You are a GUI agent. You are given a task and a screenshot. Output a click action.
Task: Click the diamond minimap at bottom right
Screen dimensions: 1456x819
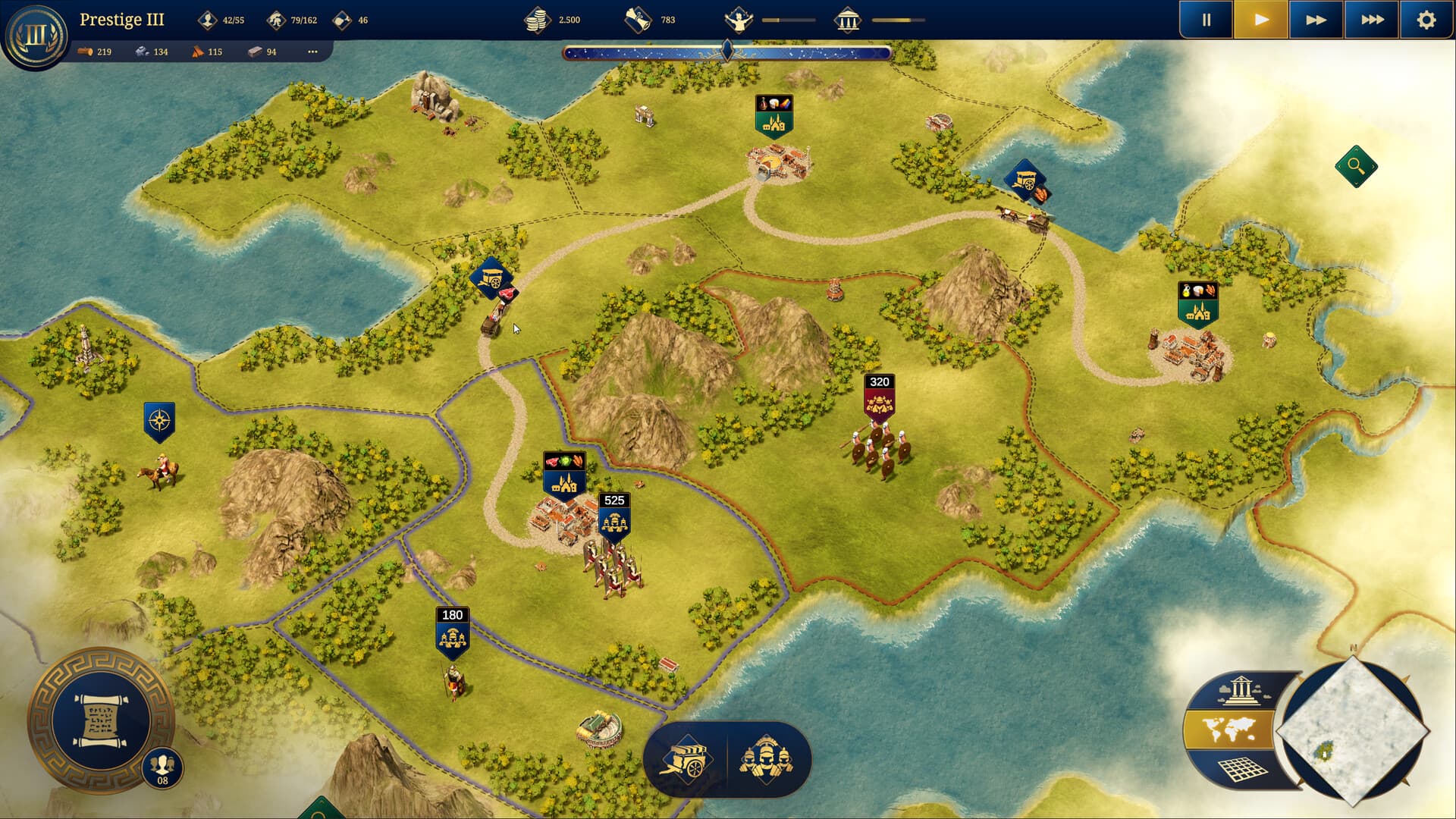click(x=1356, y=736)
